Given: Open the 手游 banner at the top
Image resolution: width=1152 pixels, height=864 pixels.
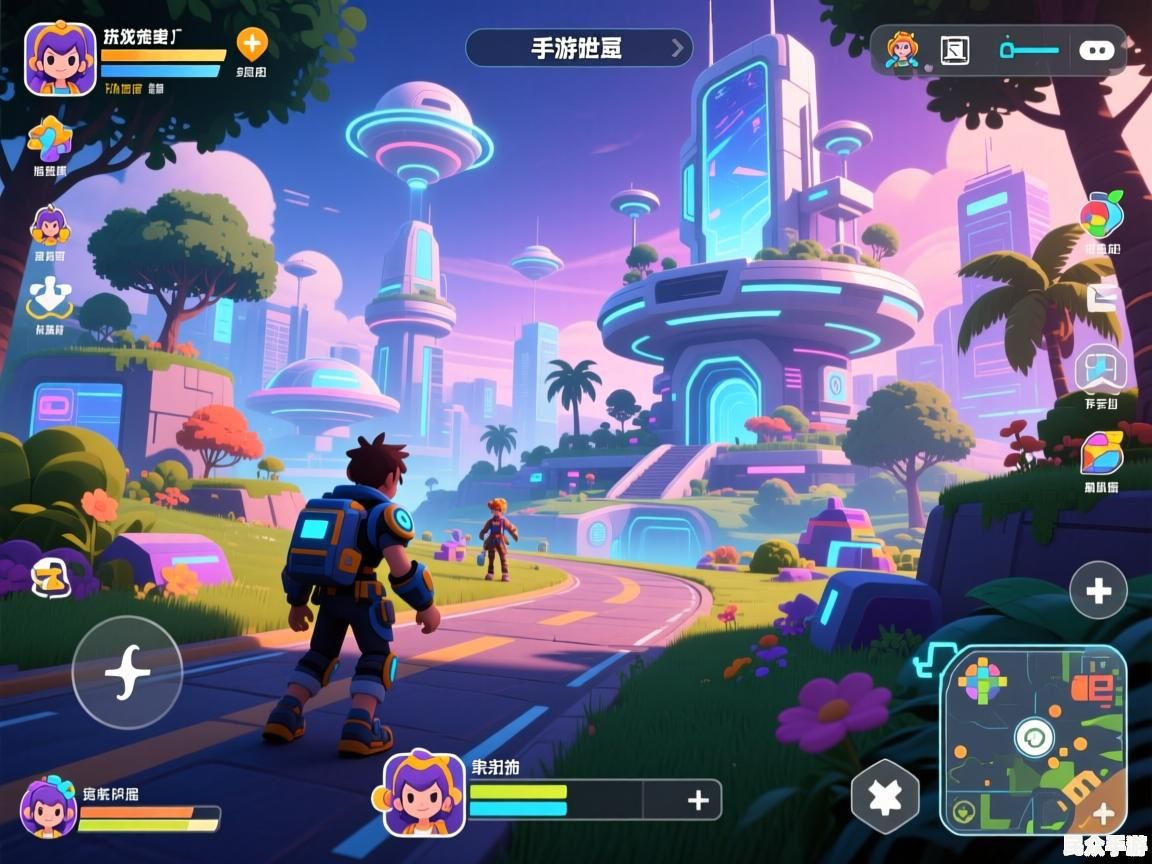Looking at the screenshot, I should pyautogui.click(x=579, y=48).
